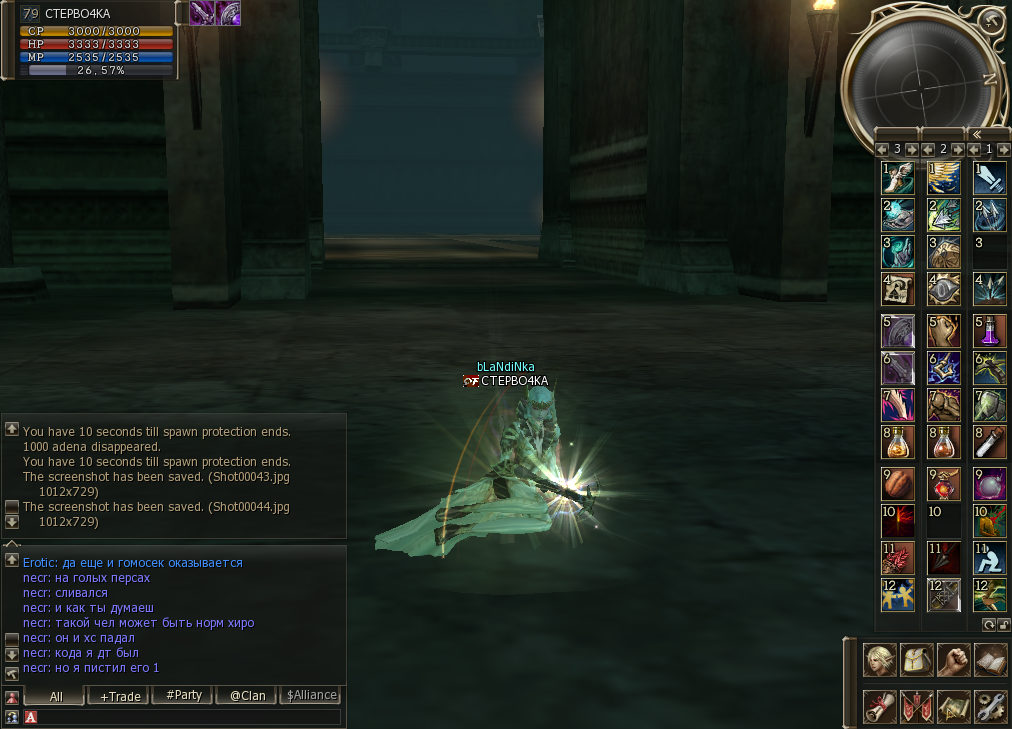Switch to the +Trade chat tab

coord(119,696)
